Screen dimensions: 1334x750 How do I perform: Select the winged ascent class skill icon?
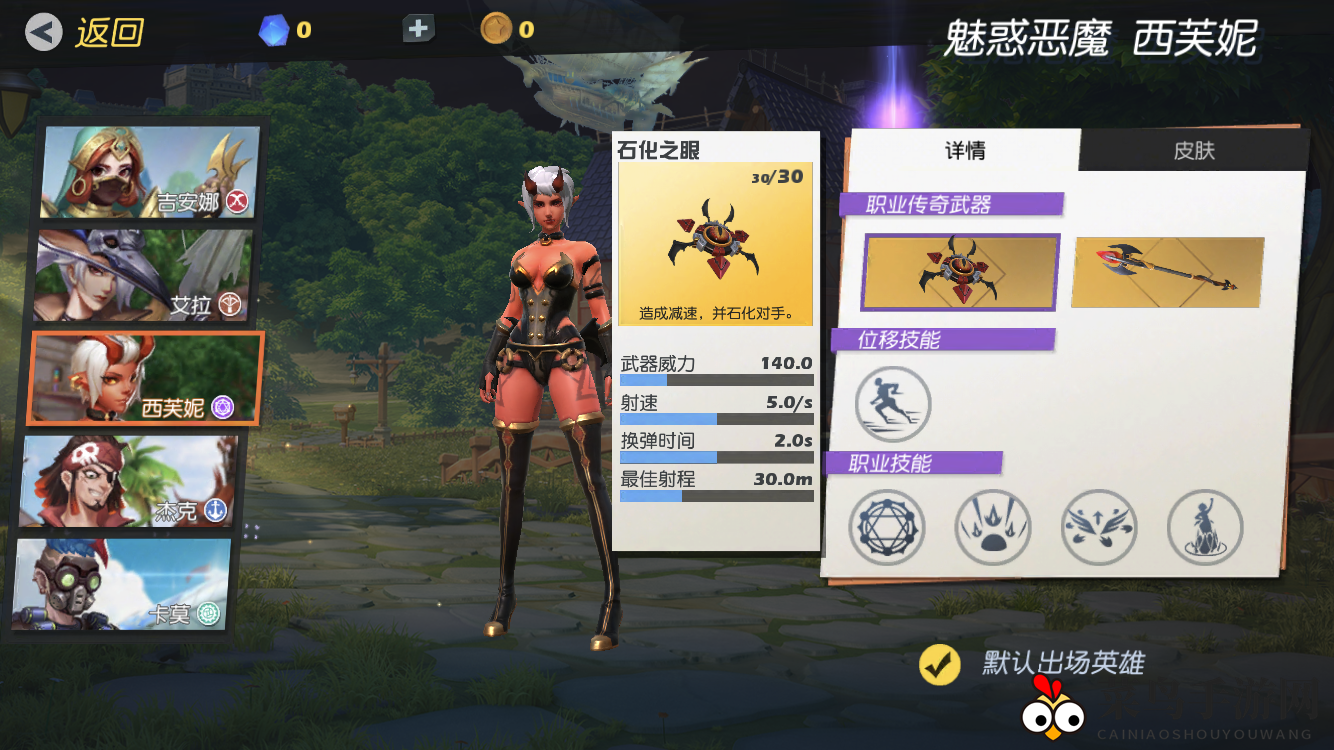1099,527
